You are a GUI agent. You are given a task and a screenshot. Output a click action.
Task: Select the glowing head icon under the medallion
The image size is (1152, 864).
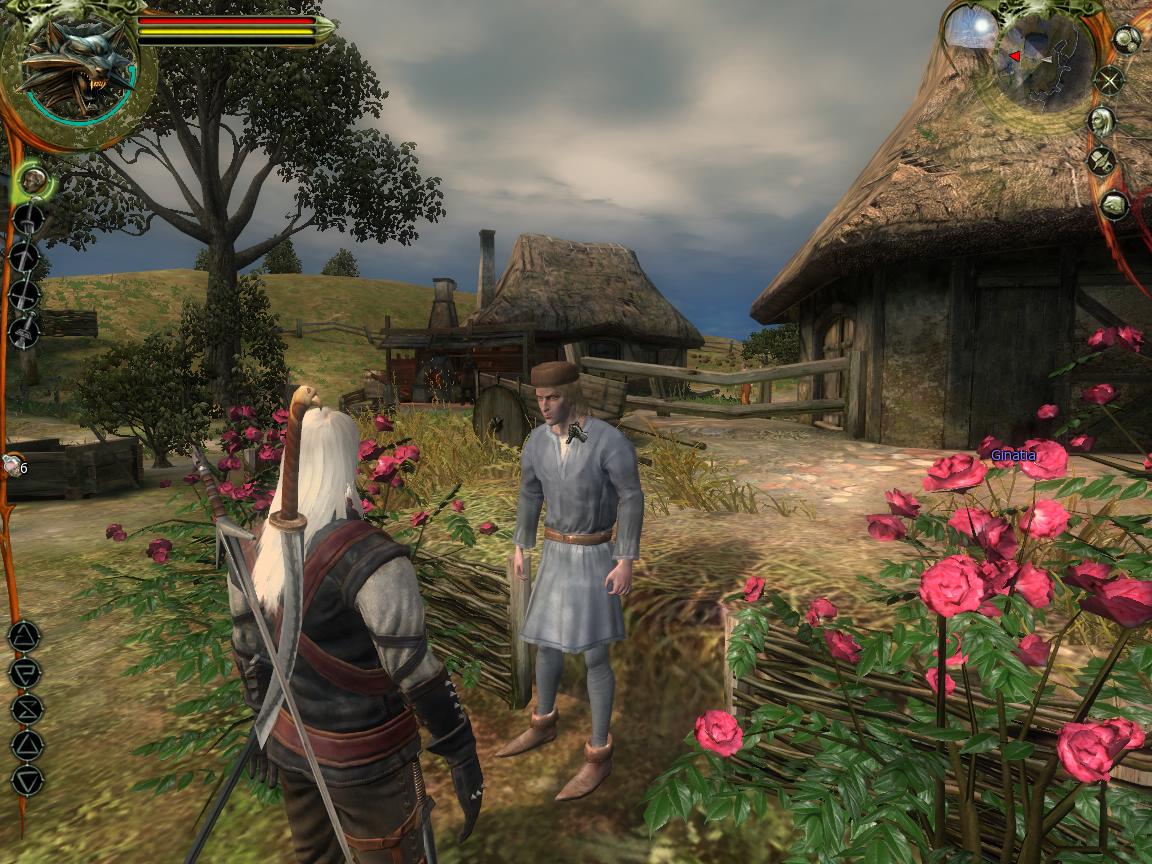34,181
